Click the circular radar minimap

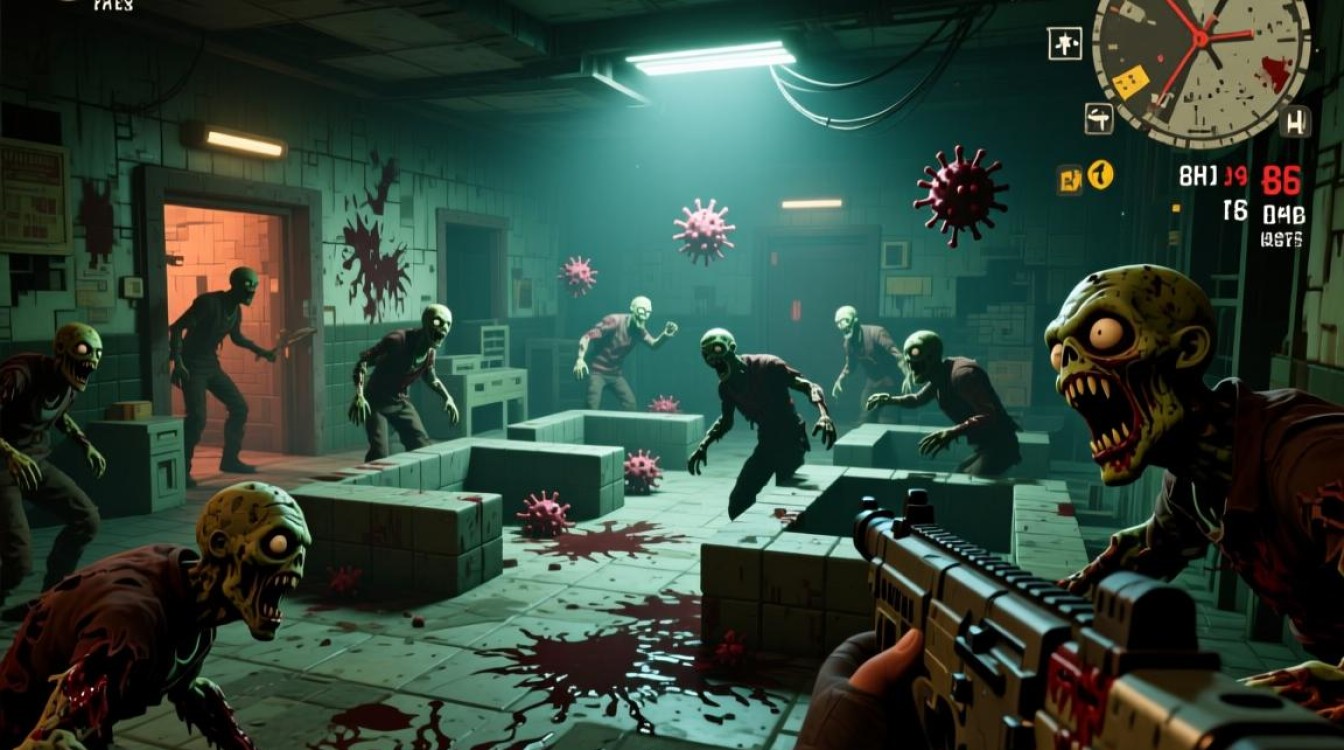coord(1201,60)
